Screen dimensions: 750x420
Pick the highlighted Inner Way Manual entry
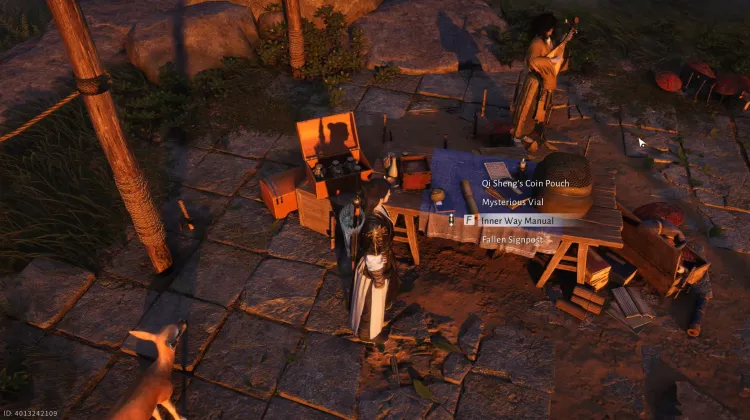[x=519, y=221]
